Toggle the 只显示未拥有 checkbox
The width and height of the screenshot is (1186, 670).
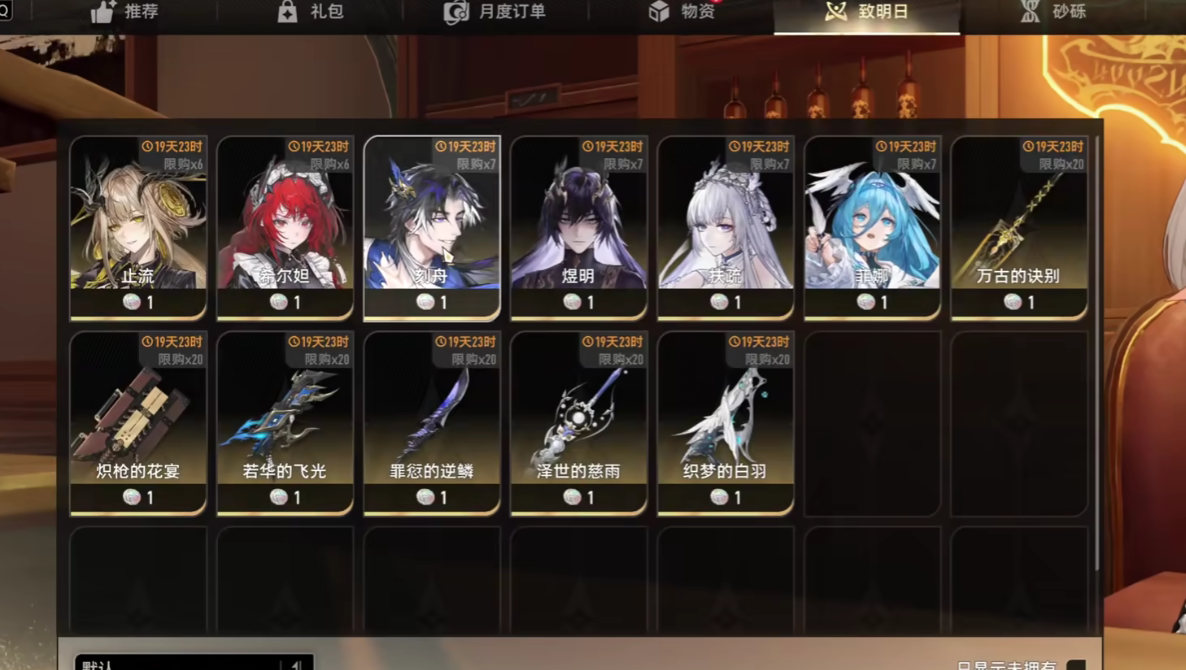point(1076,664)
